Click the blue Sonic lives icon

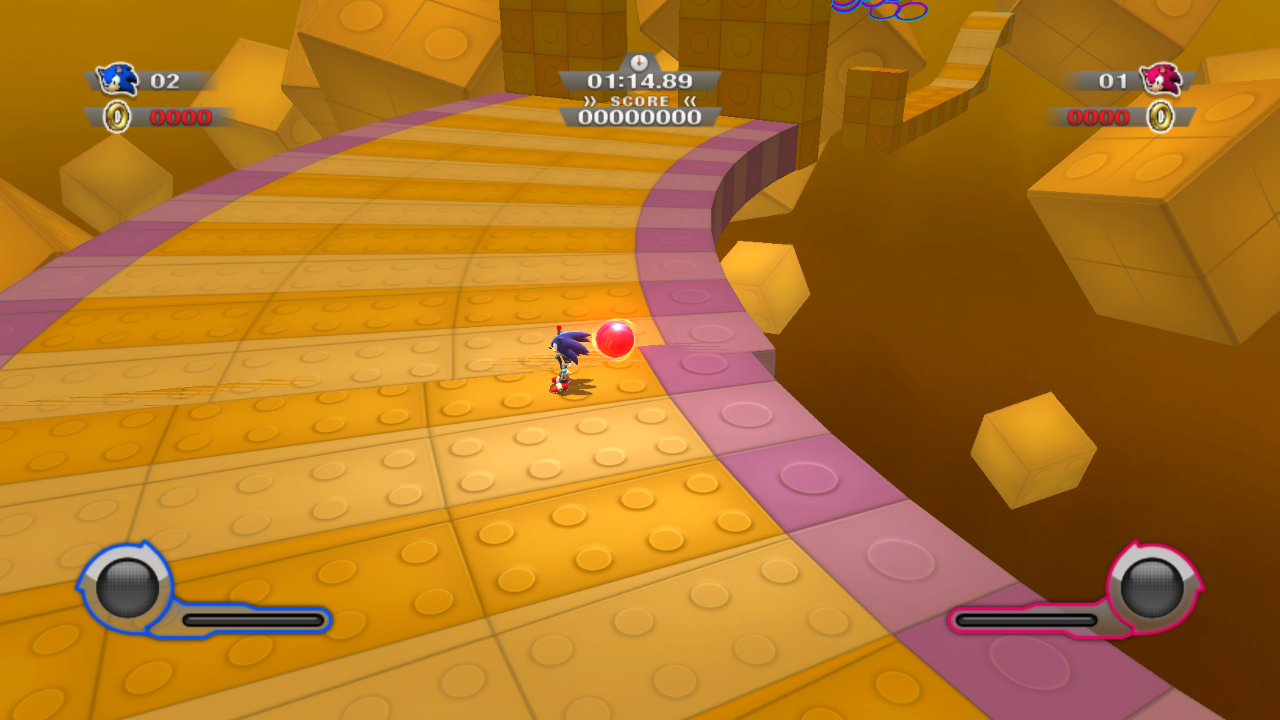tap(118, 79)
